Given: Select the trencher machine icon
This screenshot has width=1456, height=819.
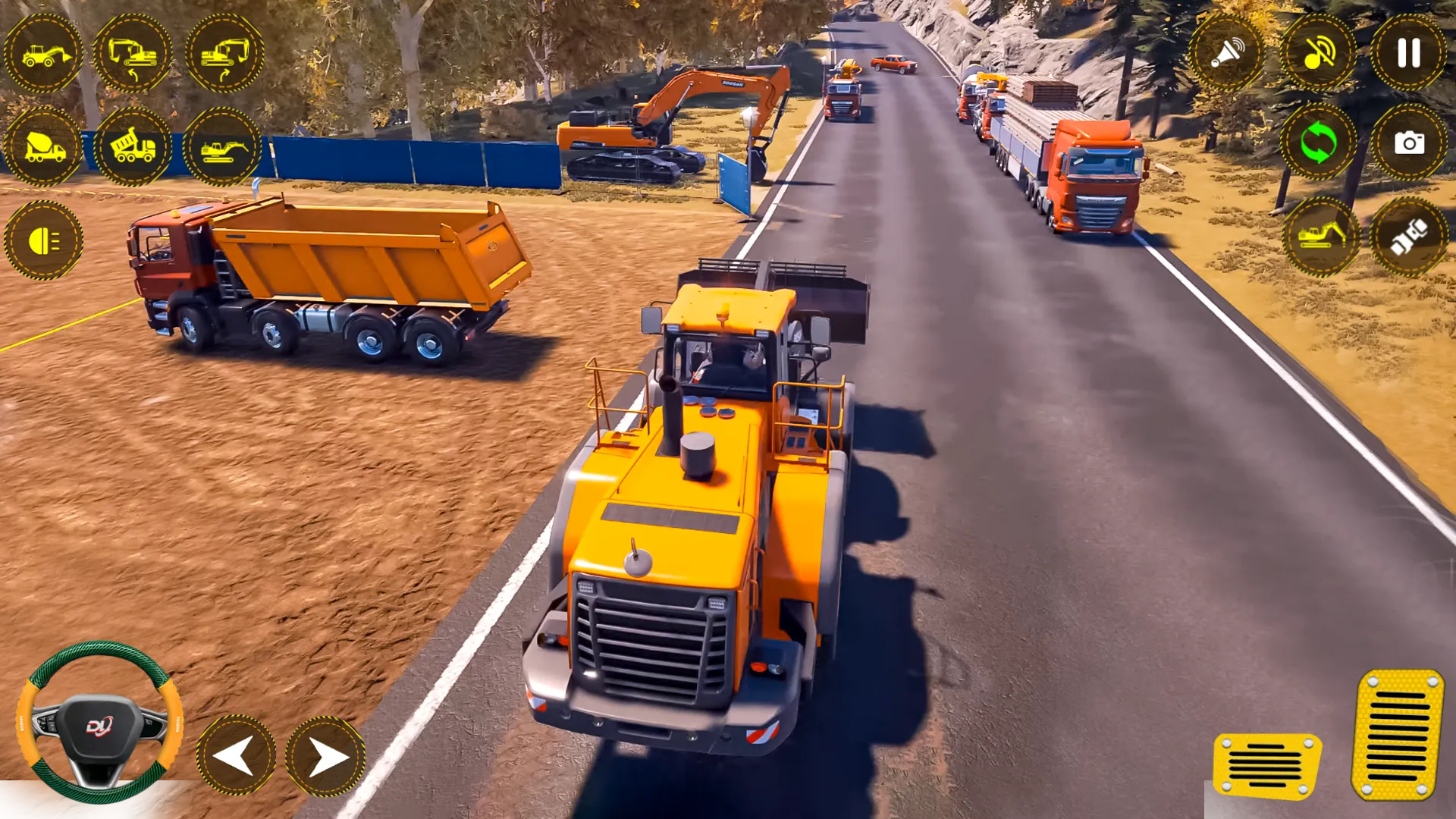Looking at the screenshot, I should coord(222,148).
